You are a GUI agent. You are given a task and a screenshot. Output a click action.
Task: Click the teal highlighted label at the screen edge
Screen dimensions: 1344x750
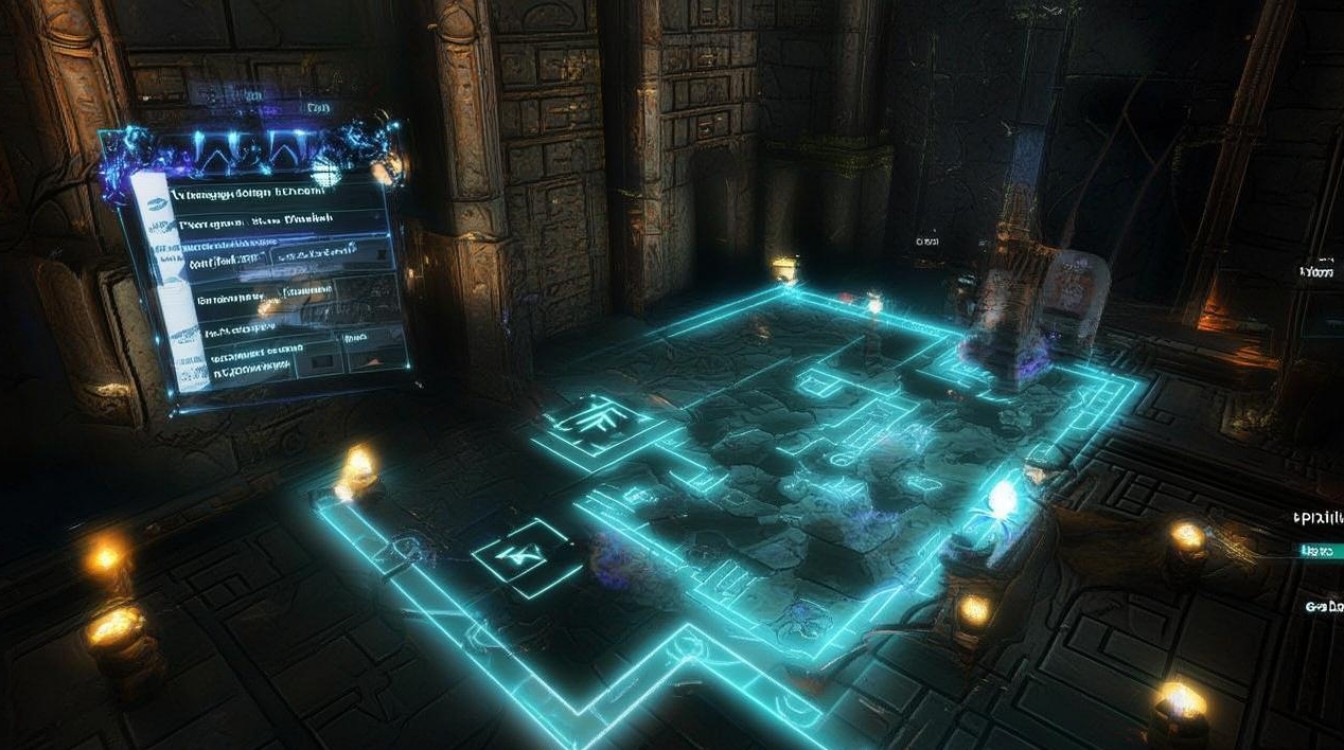point(1322,551)
